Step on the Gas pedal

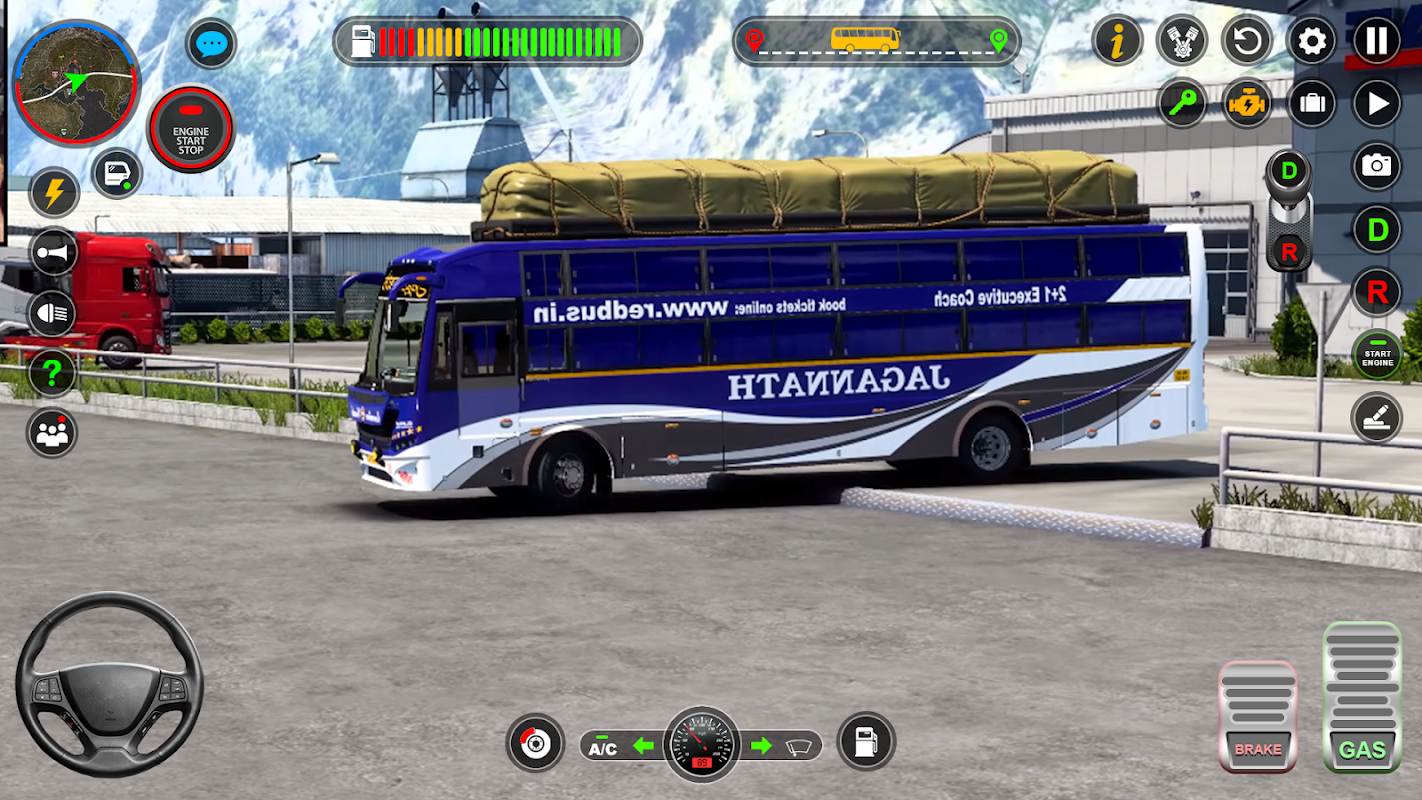(1362, 698)
